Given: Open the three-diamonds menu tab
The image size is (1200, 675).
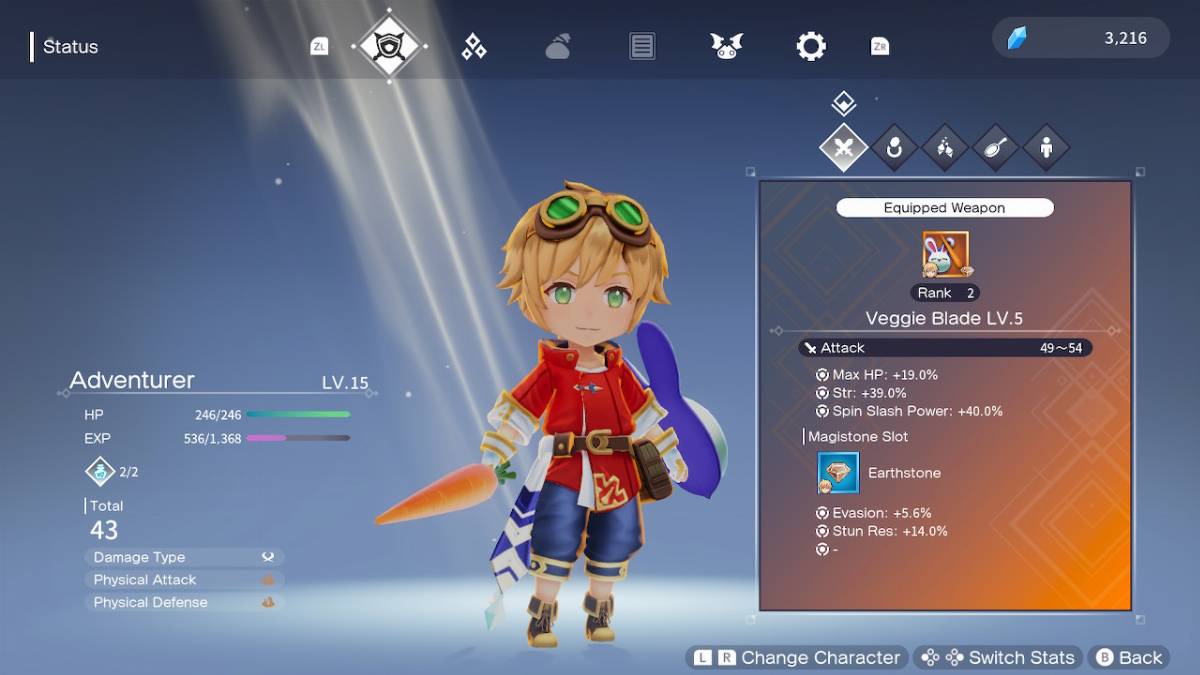Looking at the screenshot, I should coord(474,46).
